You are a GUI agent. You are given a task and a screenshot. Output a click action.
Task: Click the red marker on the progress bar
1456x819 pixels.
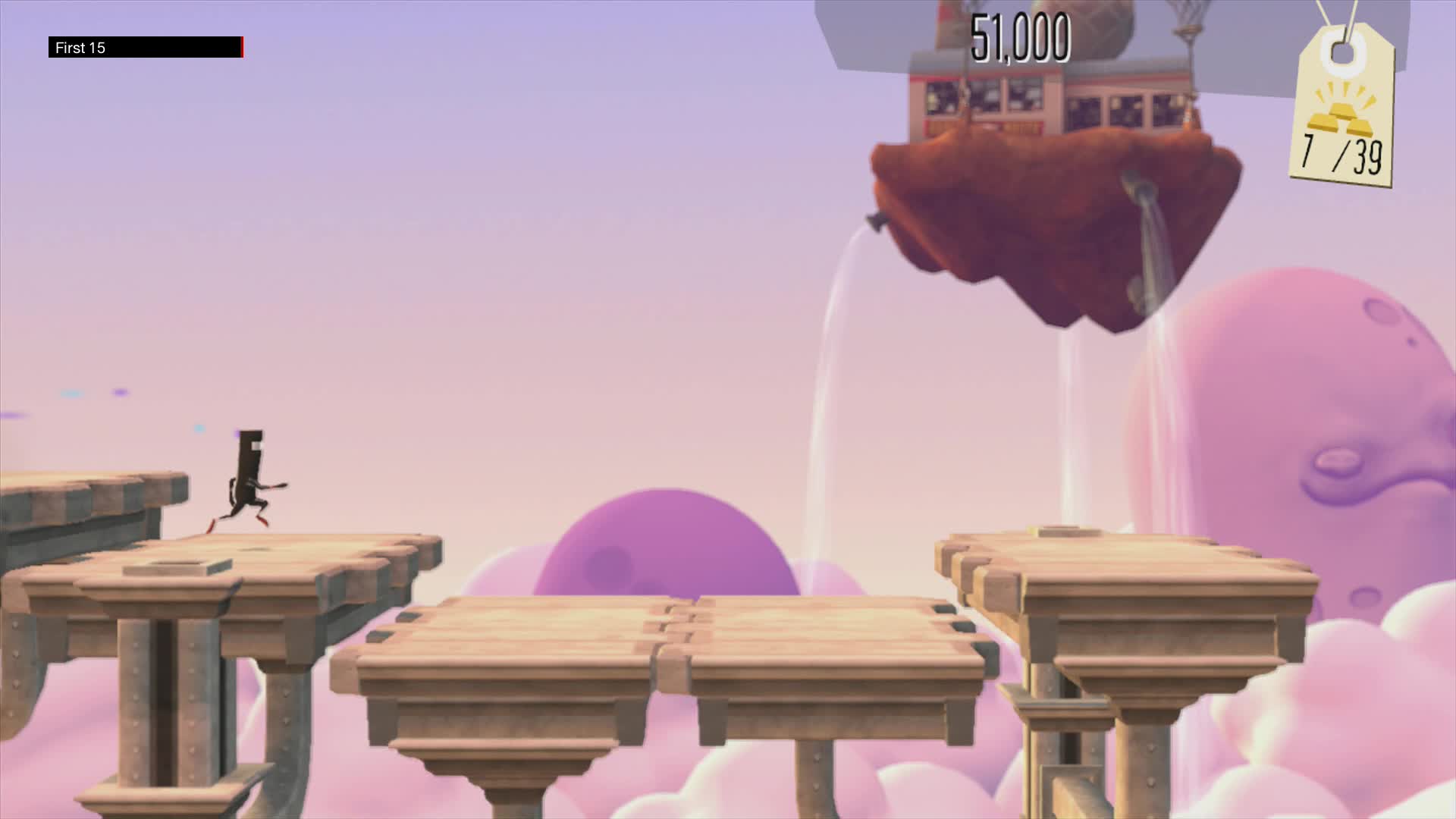(241, 47)
